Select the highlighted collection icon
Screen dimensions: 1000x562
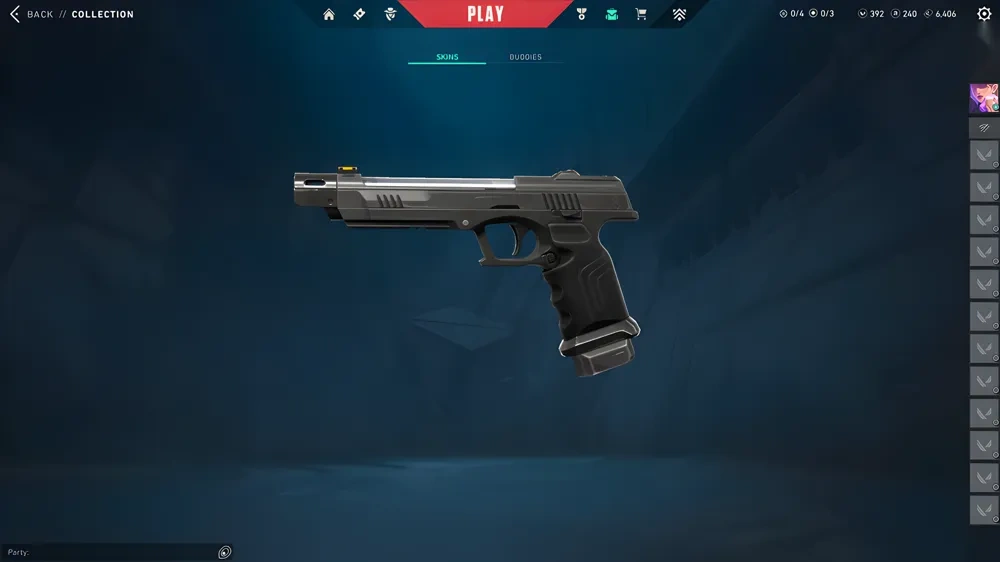tap(611, 14)
